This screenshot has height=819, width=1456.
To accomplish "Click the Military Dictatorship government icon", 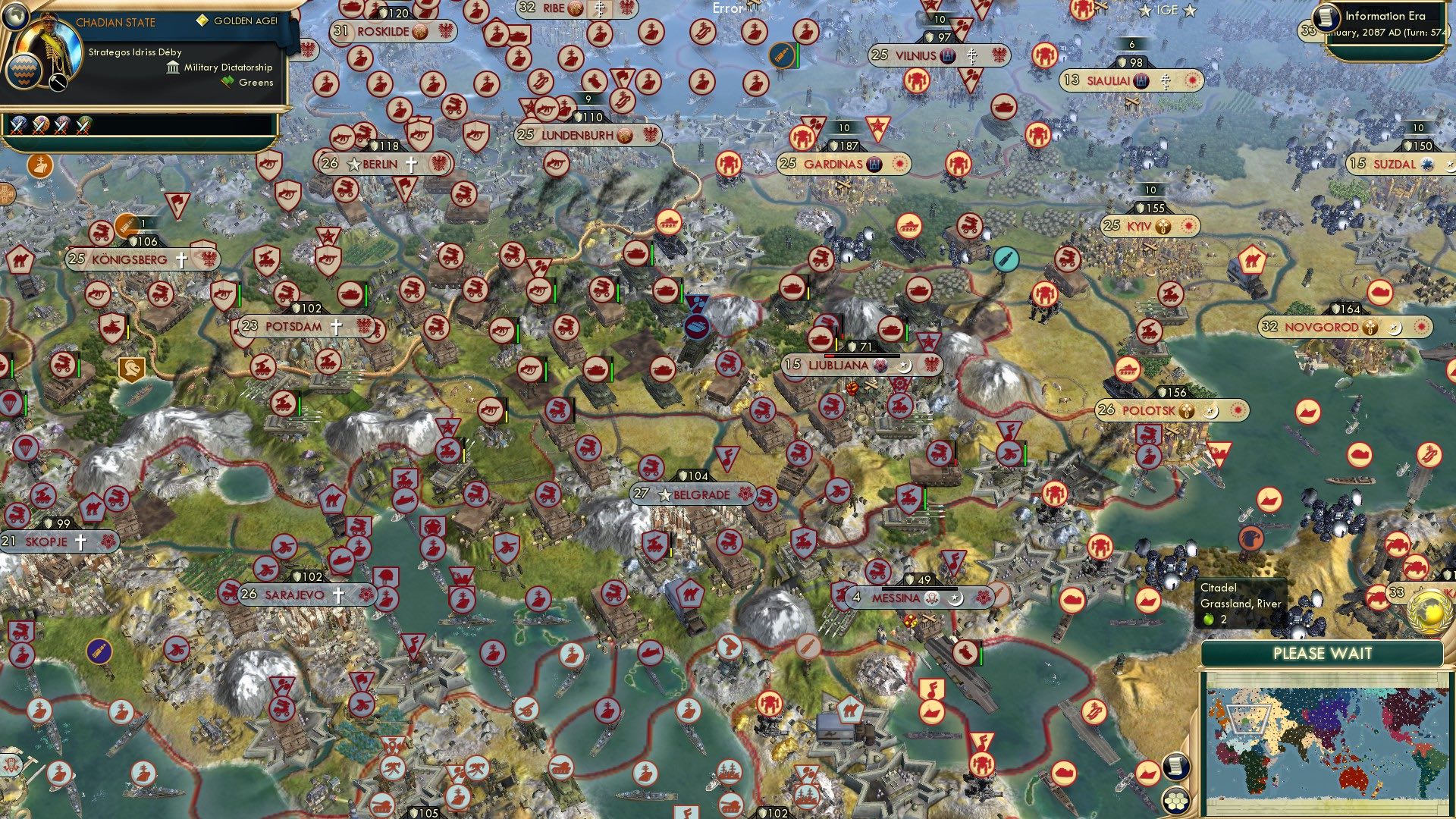I will [x=172, y=67].
